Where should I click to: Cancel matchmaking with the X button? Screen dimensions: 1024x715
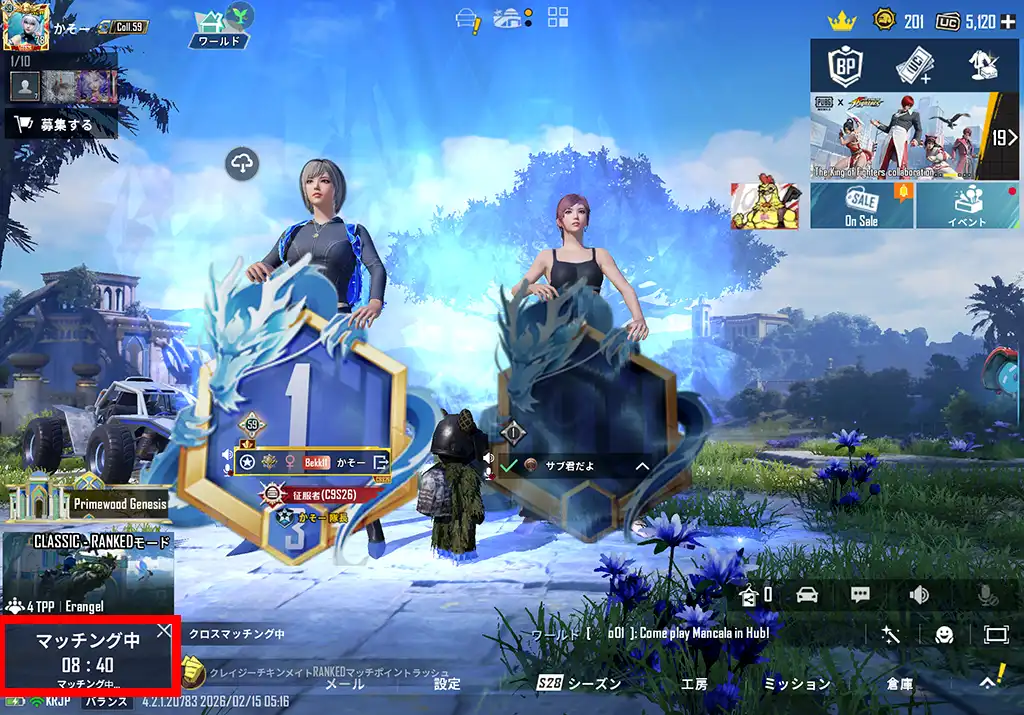click(x=164, y=631)
